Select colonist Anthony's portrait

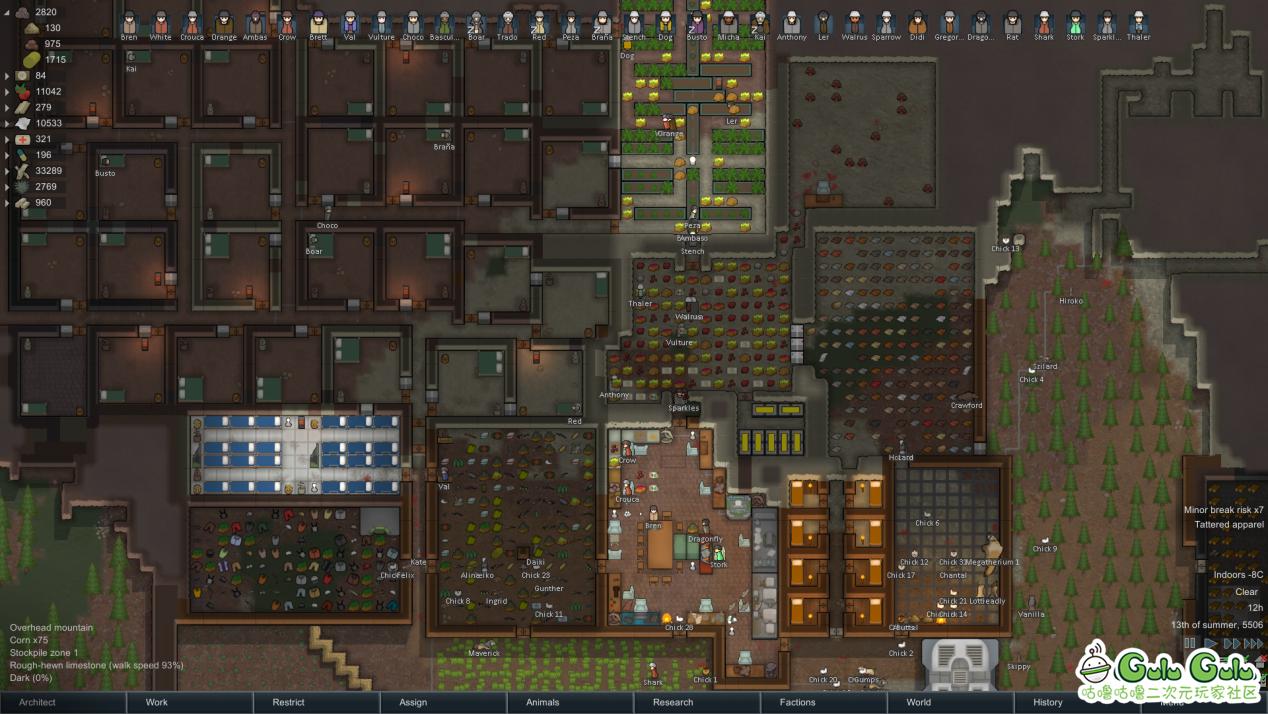(791, 23)
